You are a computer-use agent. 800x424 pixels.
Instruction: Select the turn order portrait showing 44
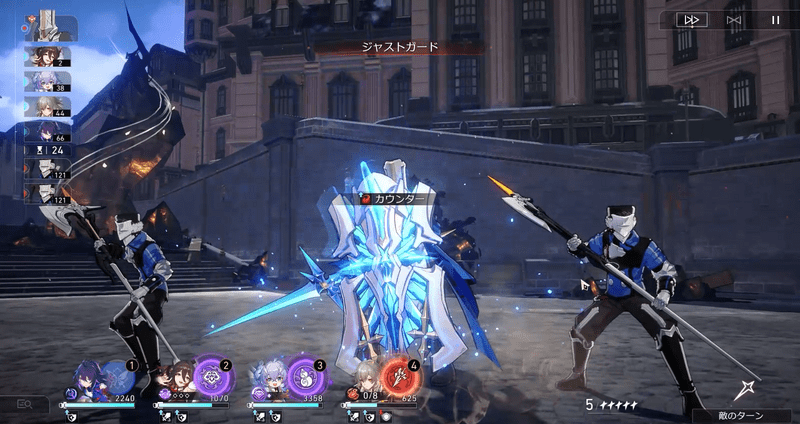pos(46,106)
